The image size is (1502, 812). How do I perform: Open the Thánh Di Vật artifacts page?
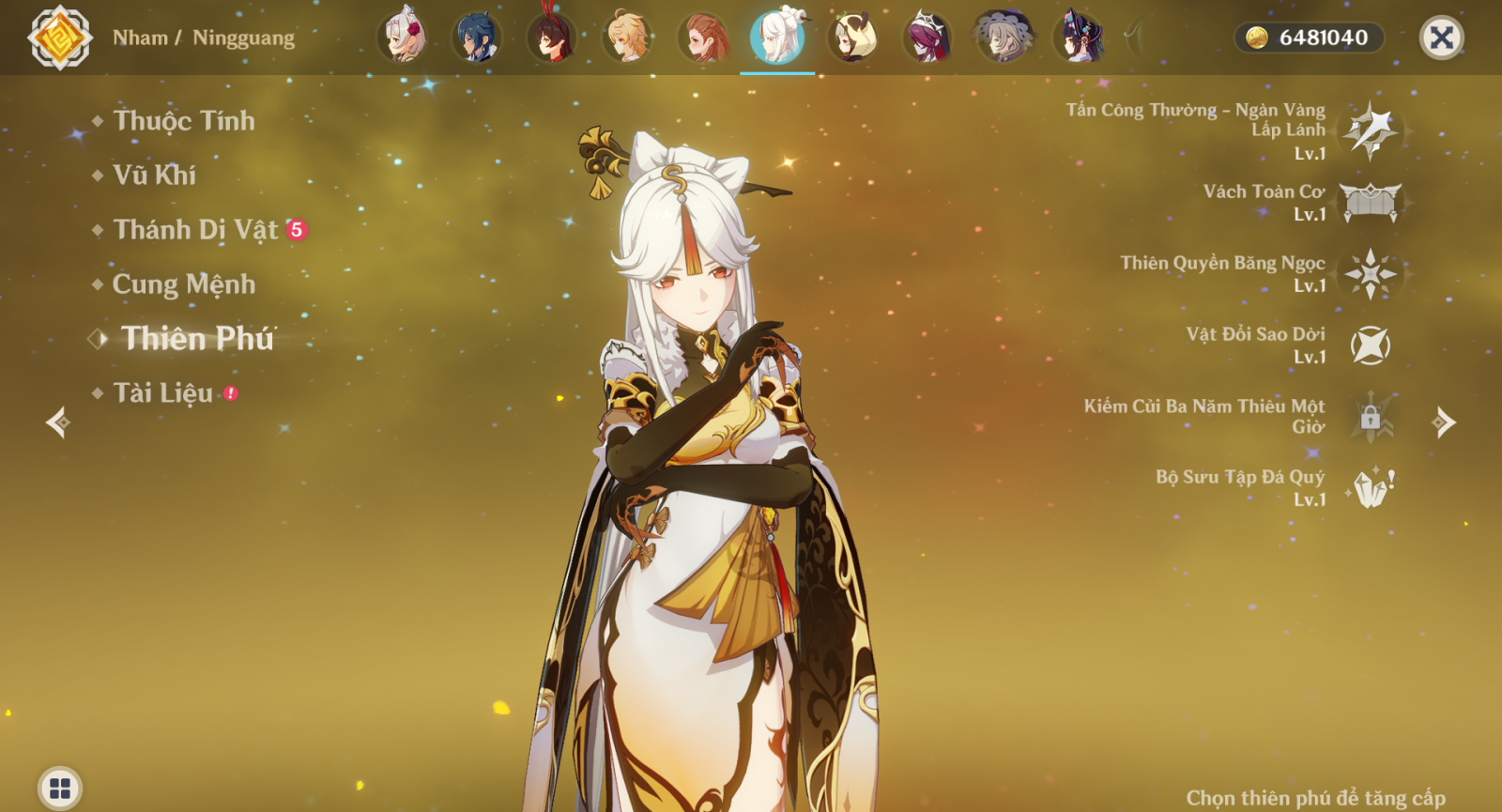196,230
